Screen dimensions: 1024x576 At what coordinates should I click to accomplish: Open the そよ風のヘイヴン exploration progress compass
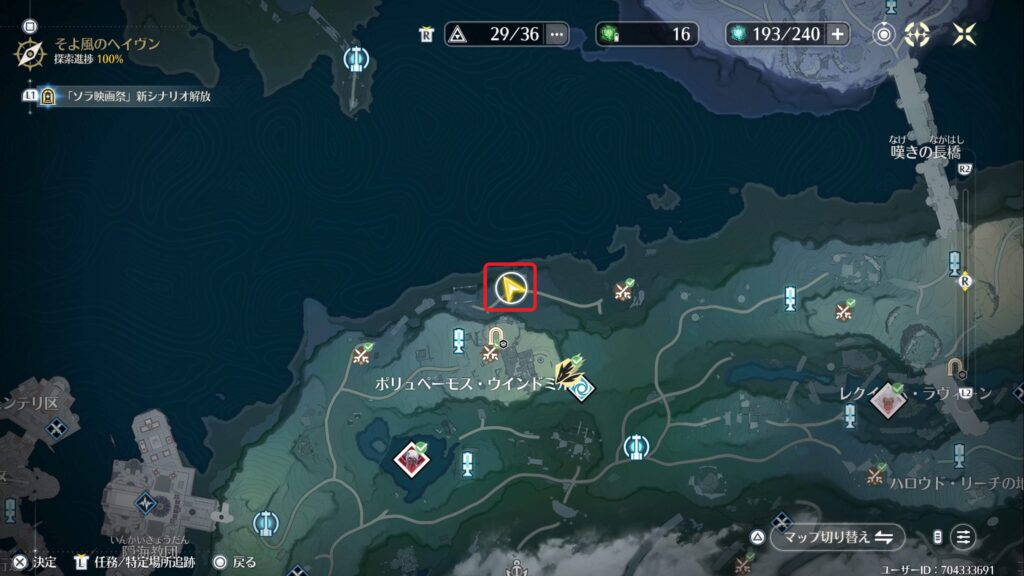click(29, 52)
